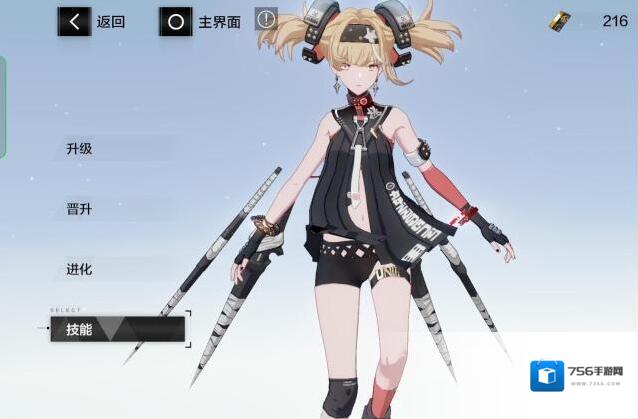
Task: Open the 升级 level-up menu
Action: click(x=80, y=149)
